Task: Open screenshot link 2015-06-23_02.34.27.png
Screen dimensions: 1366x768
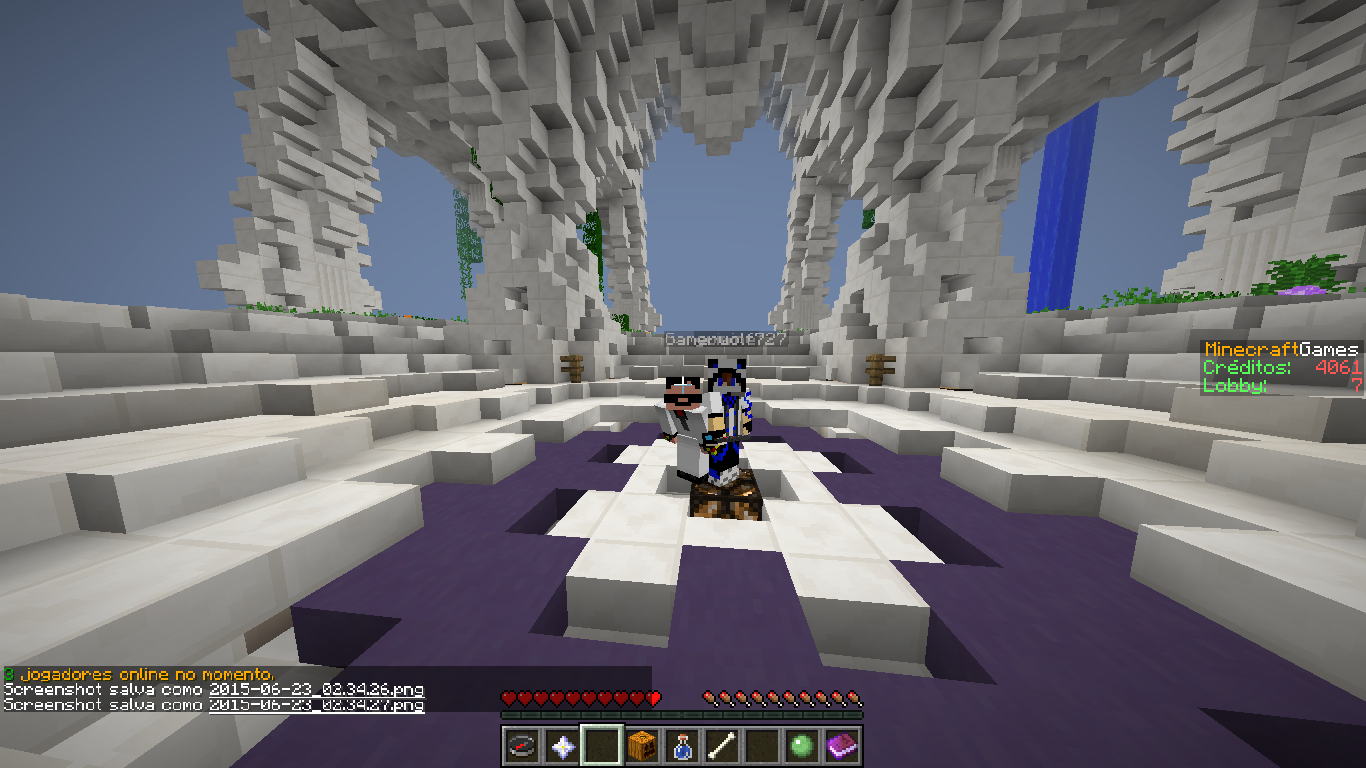Action: [x=316, y=705]
